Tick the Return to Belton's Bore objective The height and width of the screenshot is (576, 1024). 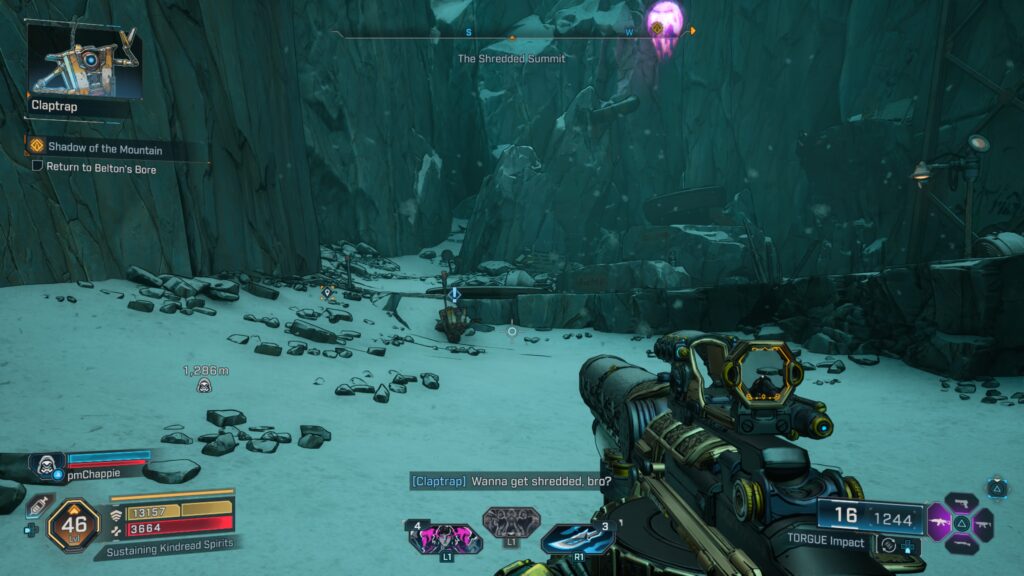click(38, 168)
